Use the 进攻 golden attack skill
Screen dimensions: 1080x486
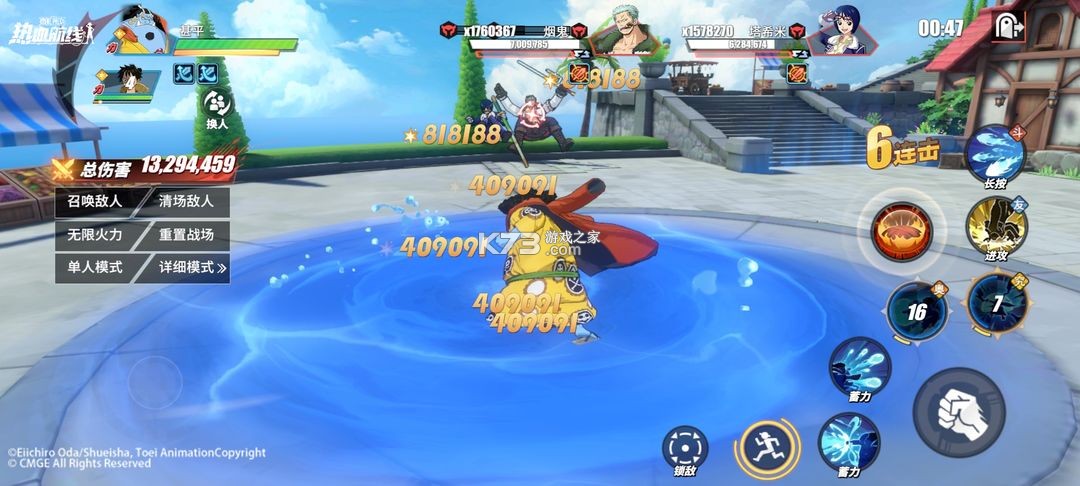(x=995, y=227)
